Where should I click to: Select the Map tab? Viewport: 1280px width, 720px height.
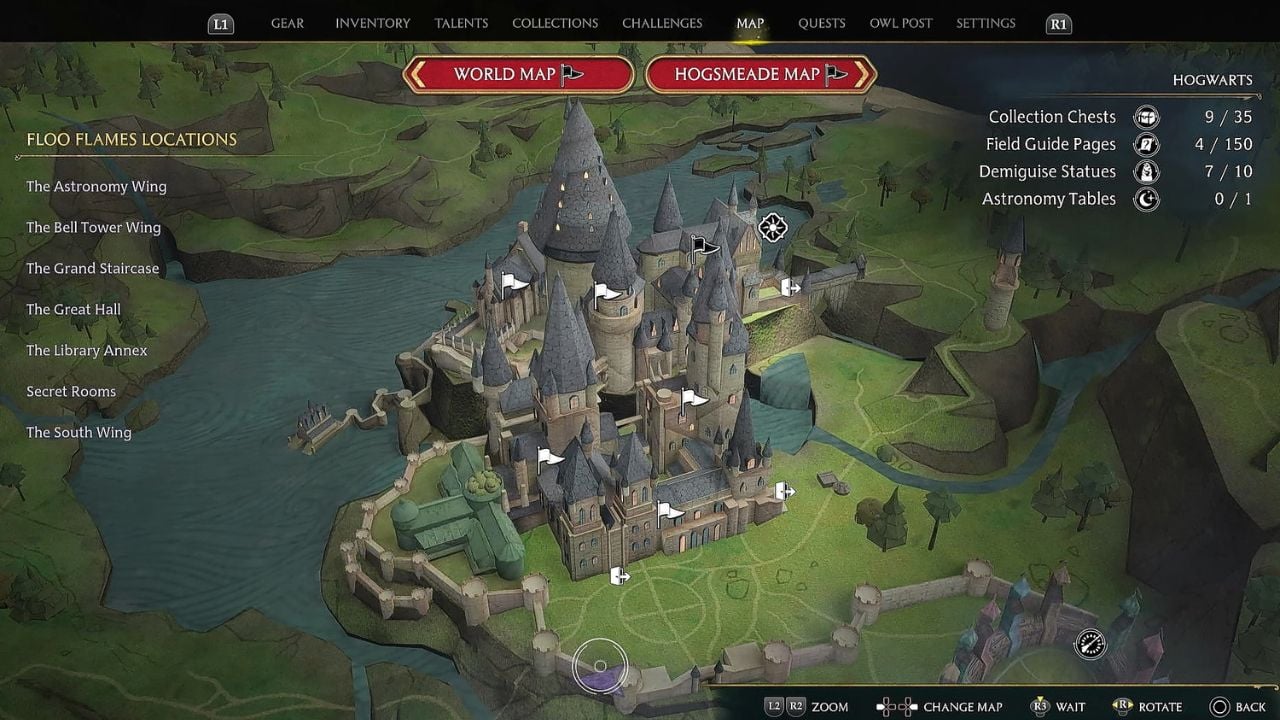click(x=750, y=23)
